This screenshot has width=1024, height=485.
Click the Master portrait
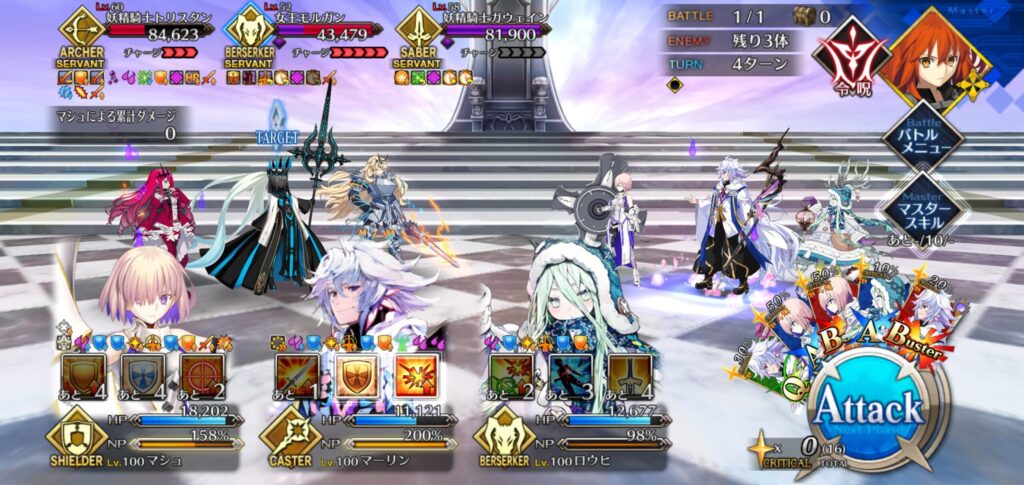coord(935,55)
